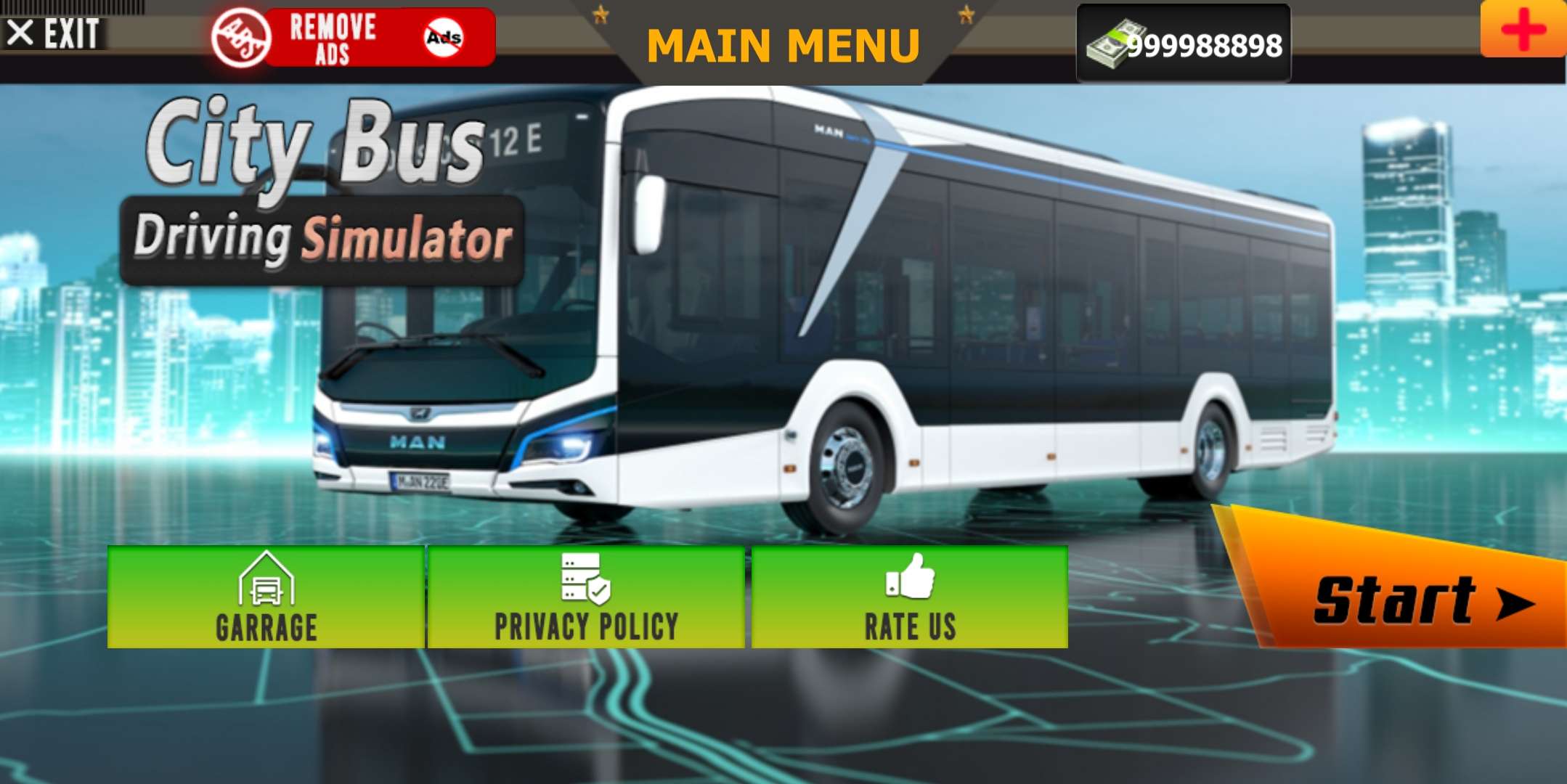Choose the Rate Us button
Viewport: 1567px width, 784px height.
pyautogui.click(x=910, y=597)
